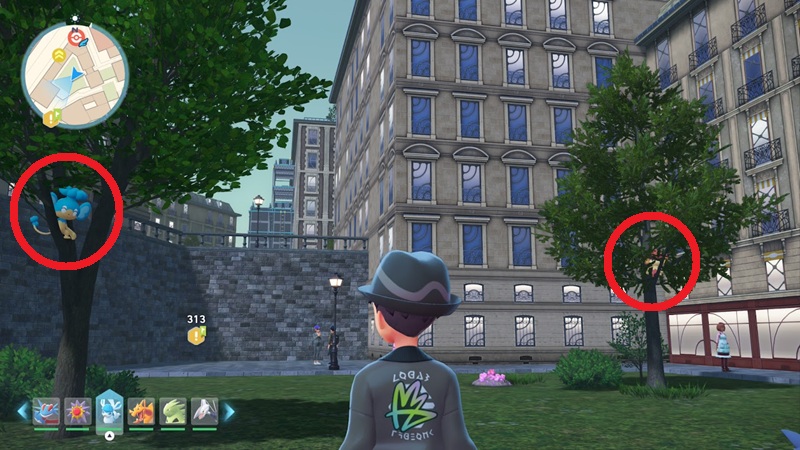
Task: Switch to the orange Charizard party slot
Action: tap(141, 411)
